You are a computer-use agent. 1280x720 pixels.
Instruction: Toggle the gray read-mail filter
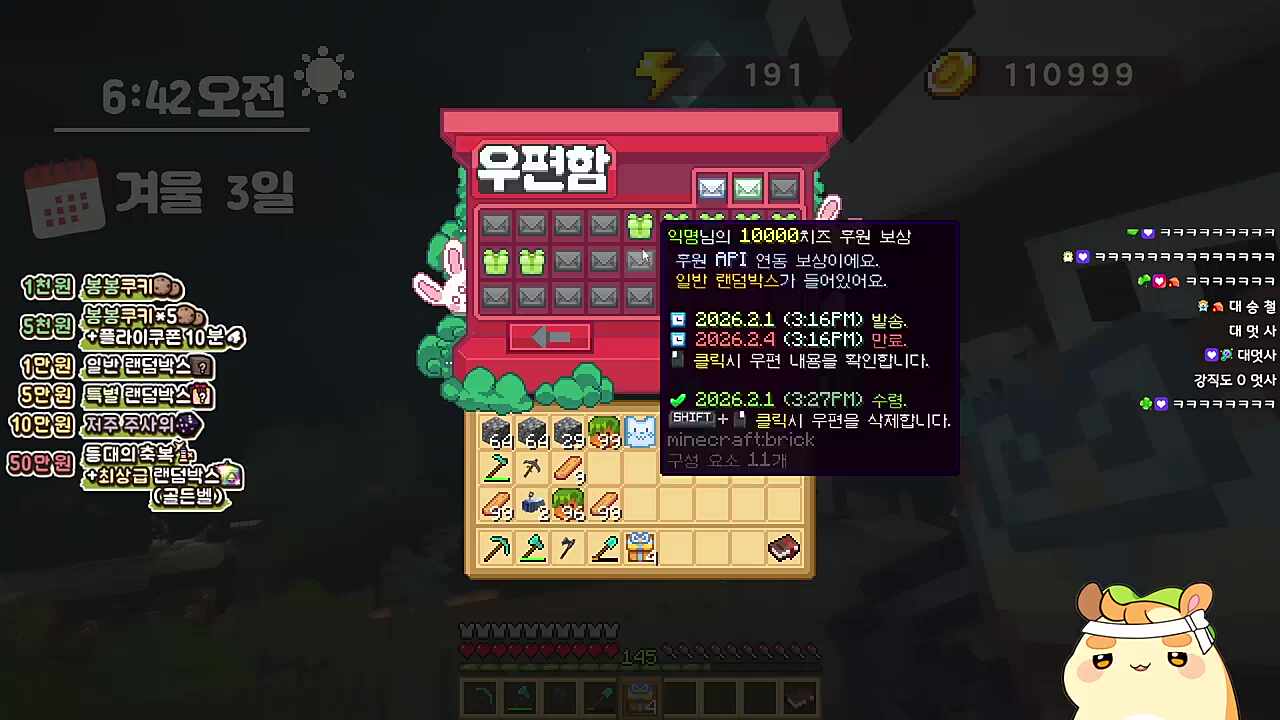click(x=783, y=188)
